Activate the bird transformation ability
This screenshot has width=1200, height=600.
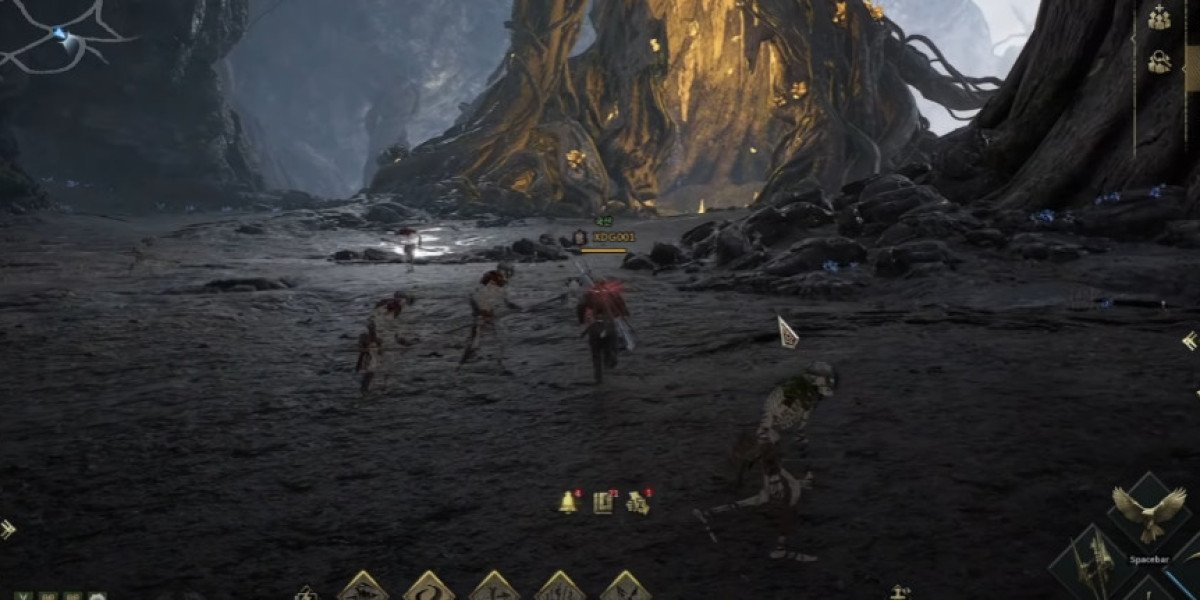pyautogui.click(x=1148, y=514)
